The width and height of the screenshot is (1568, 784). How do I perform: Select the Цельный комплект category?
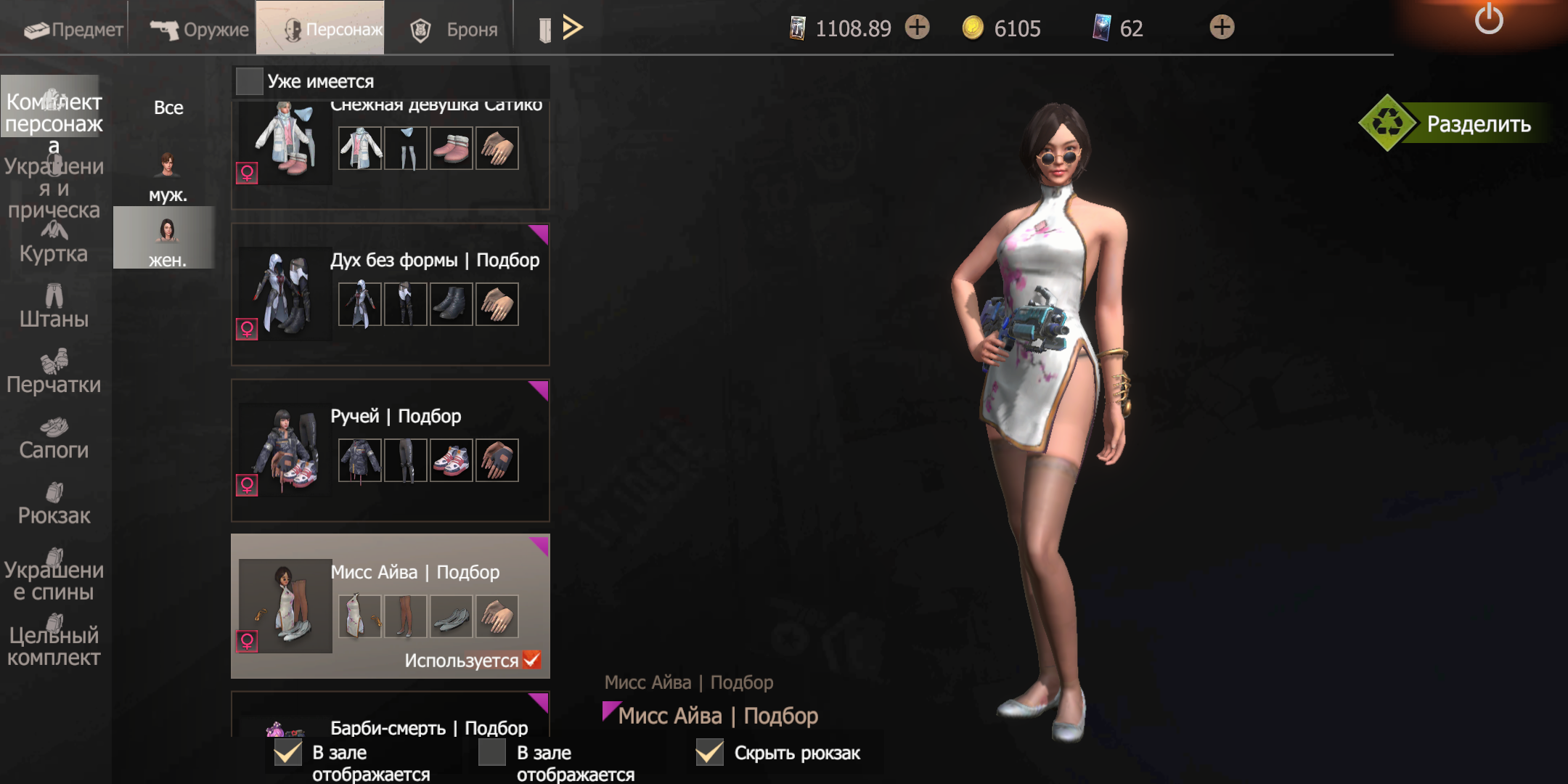tap(54, 642)
